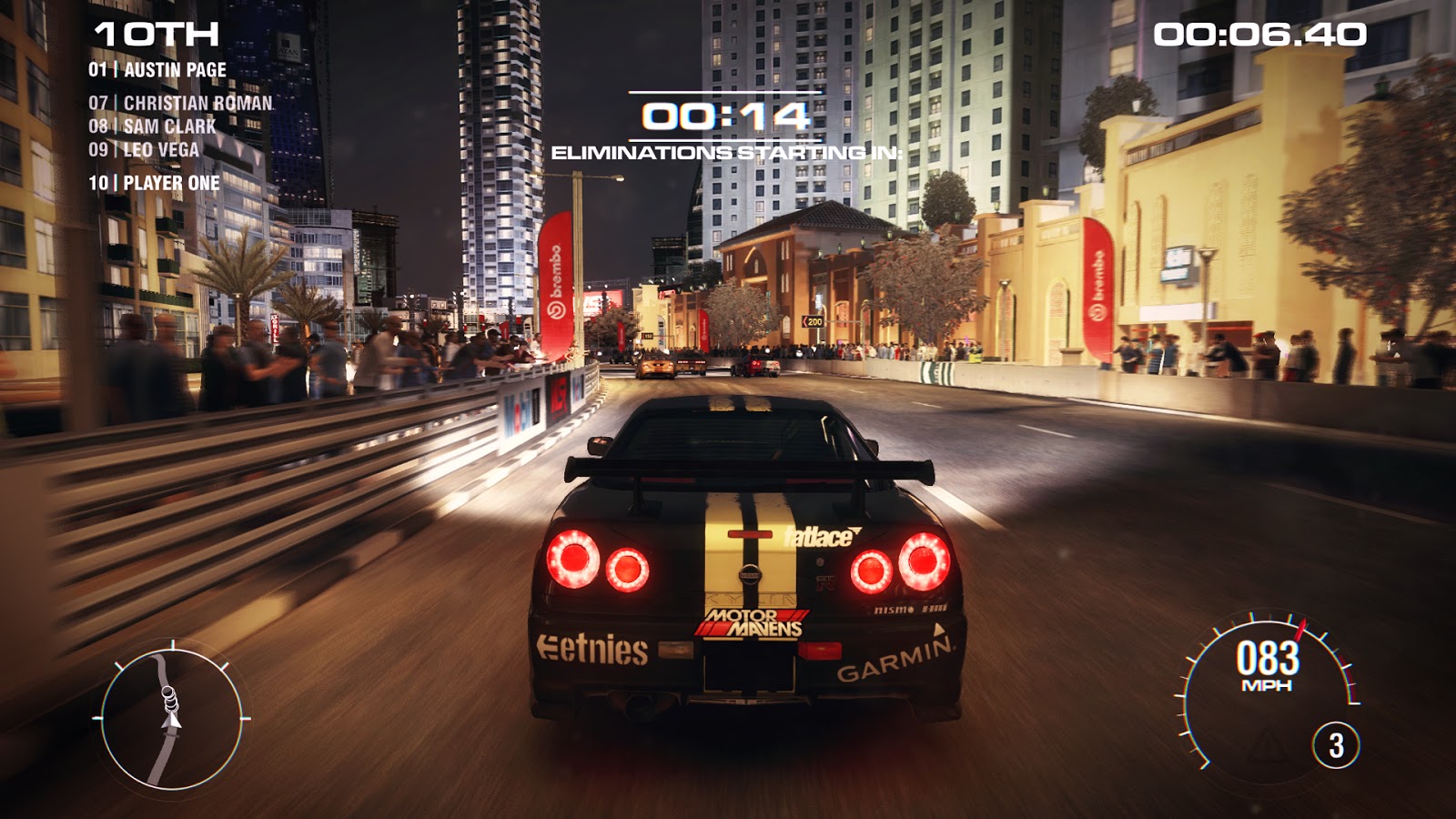Click the eliminations countdown 00:14
1456x819 pixels.
[725, 116]
